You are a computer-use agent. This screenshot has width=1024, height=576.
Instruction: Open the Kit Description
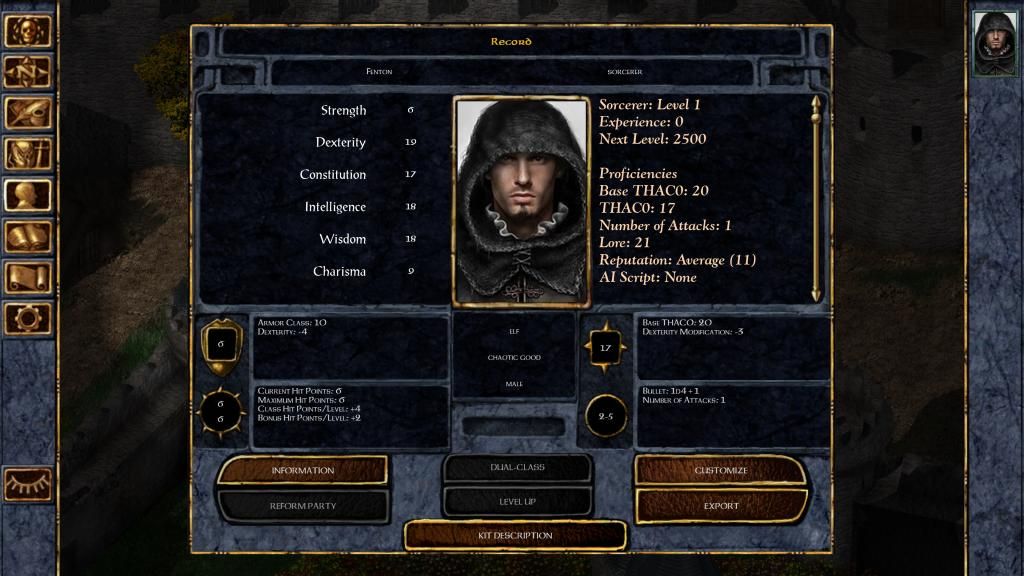tap(515, 535)
